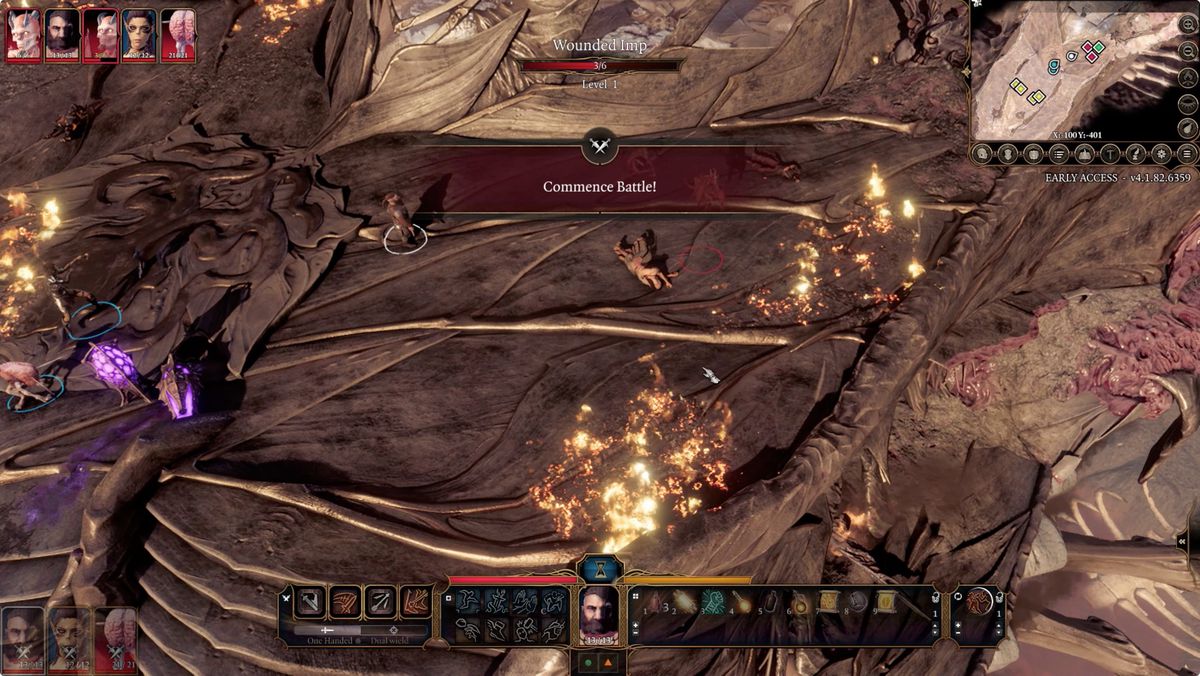Click the hourglass end turn button

tap(600, 569)
